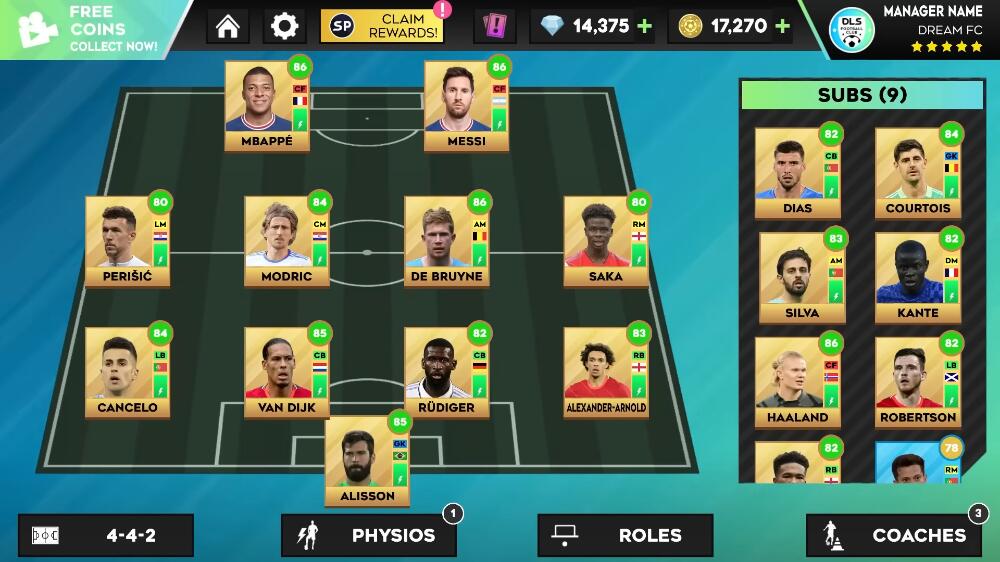This screenshot has width=1000, height=562.
Task: Open the Coaches menu
Action: pos(893,535)
